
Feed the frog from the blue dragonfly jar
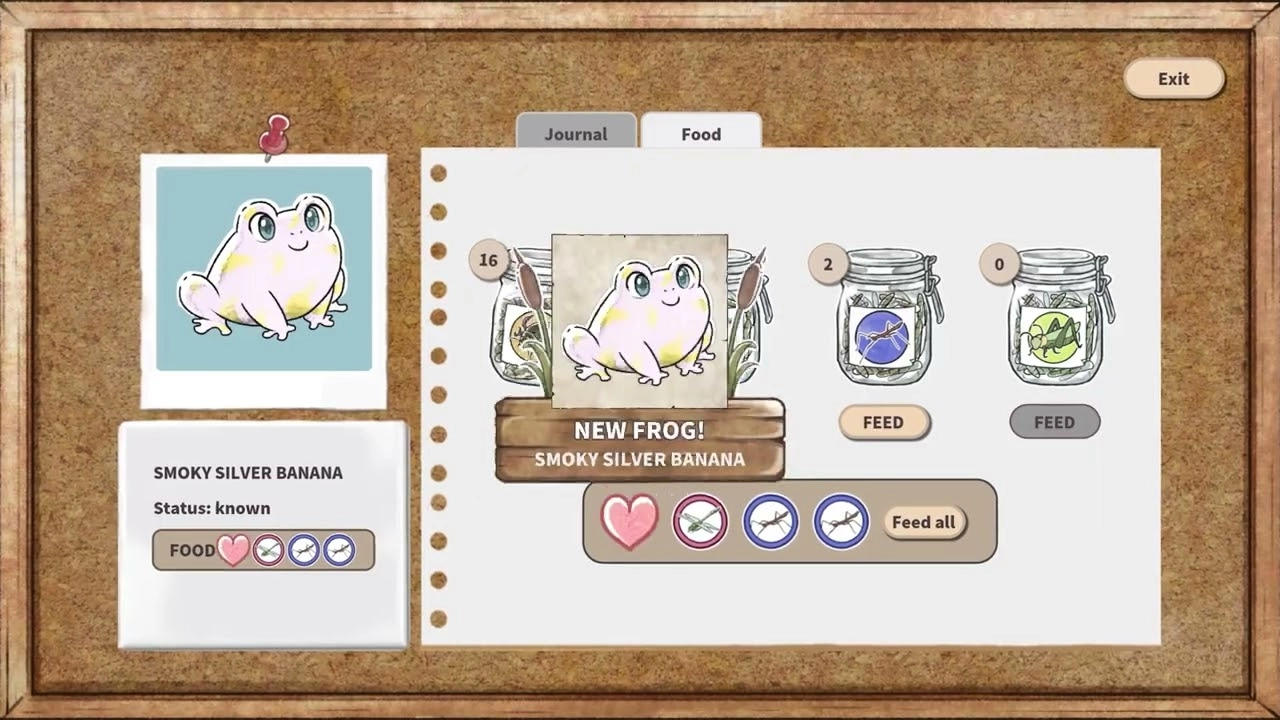(883, 422)
